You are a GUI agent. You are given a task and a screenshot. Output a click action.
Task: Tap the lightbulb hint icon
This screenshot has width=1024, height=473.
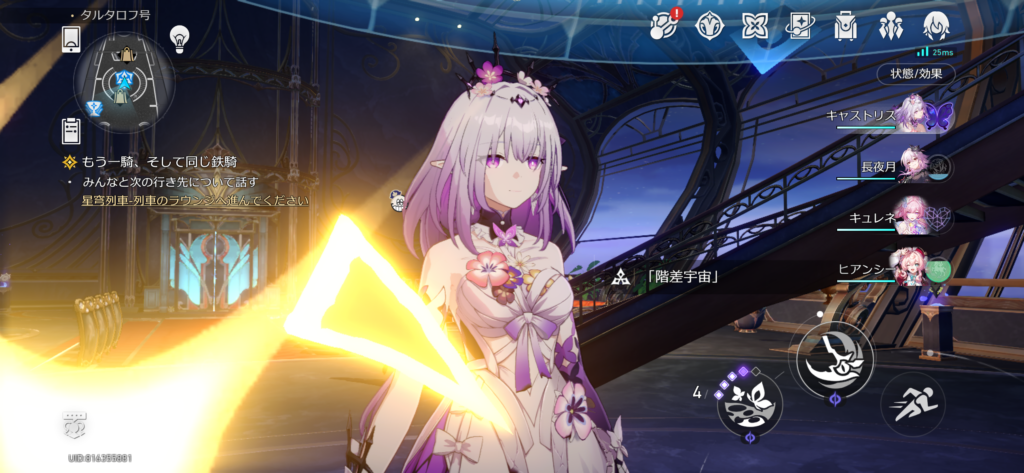tap(180, 39)
